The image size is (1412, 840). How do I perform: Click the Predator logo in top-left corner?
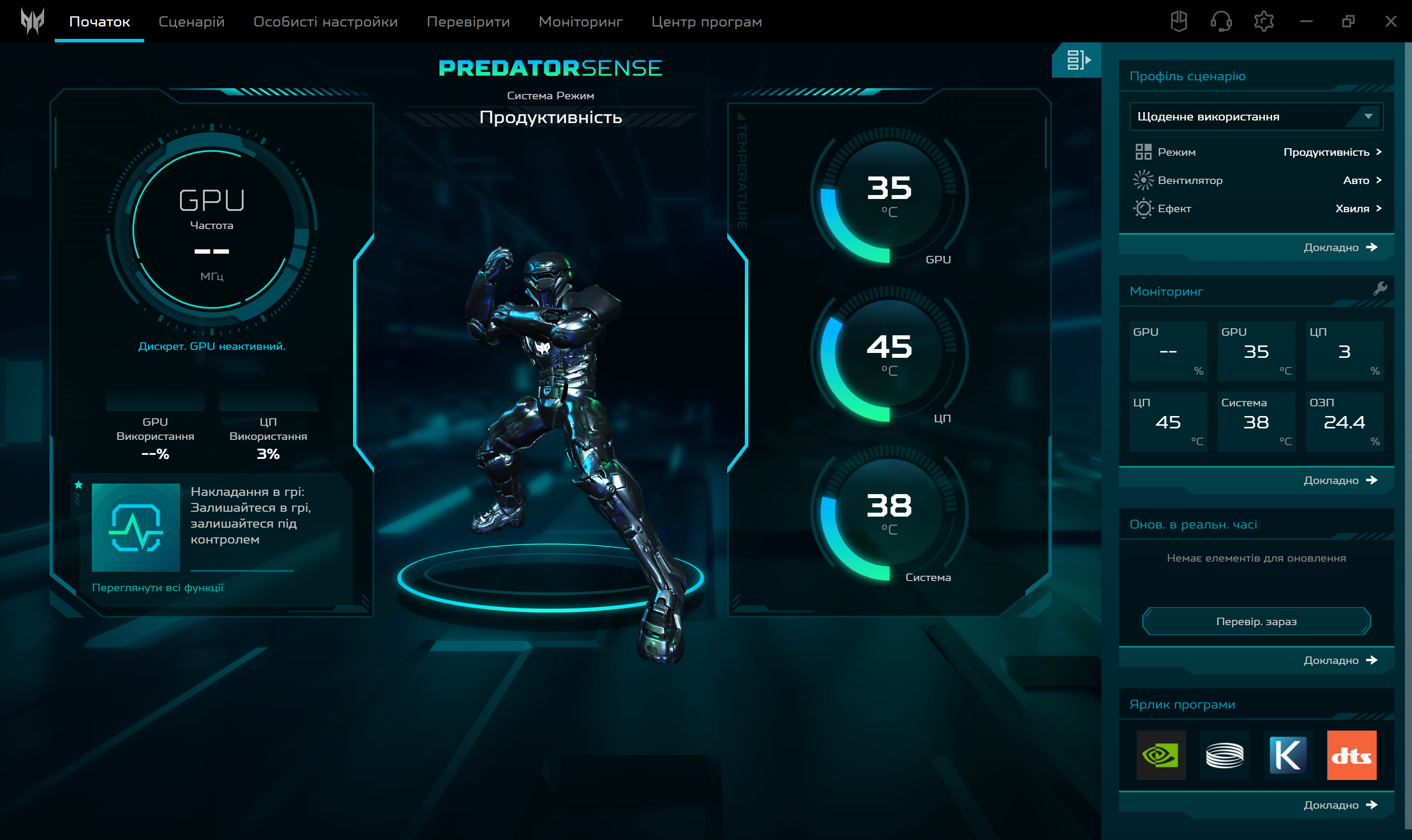(32, 21)
